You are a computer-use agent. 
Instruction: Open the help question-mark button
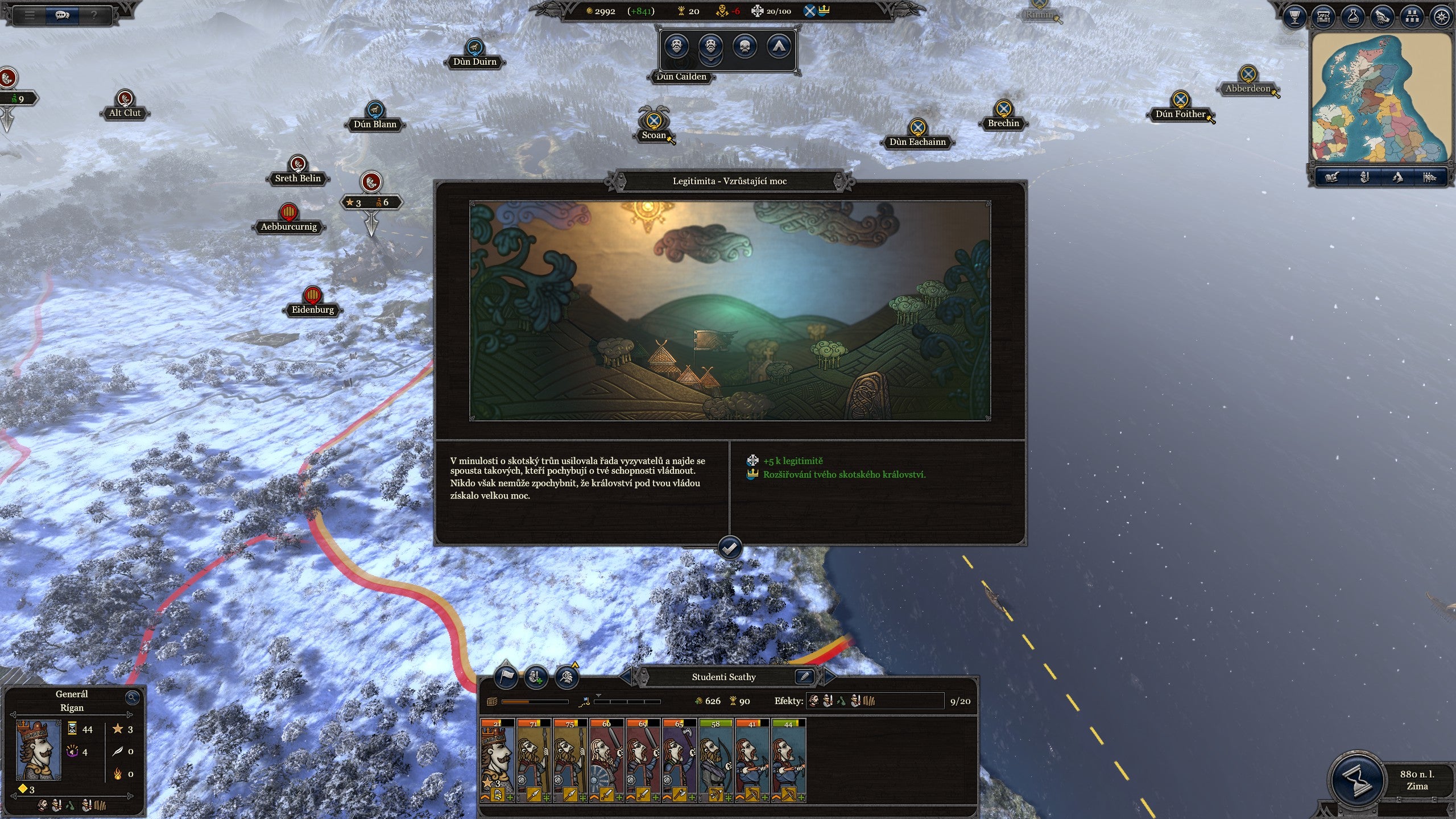[94, 15]
